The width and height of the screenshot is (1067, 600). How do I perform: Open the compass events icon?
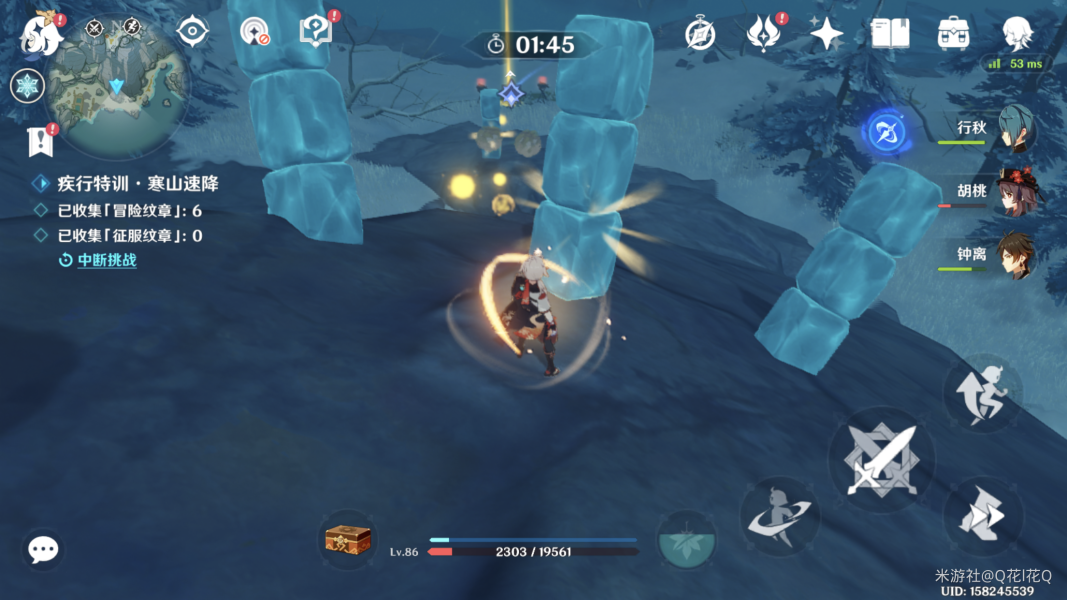(700, 34)
